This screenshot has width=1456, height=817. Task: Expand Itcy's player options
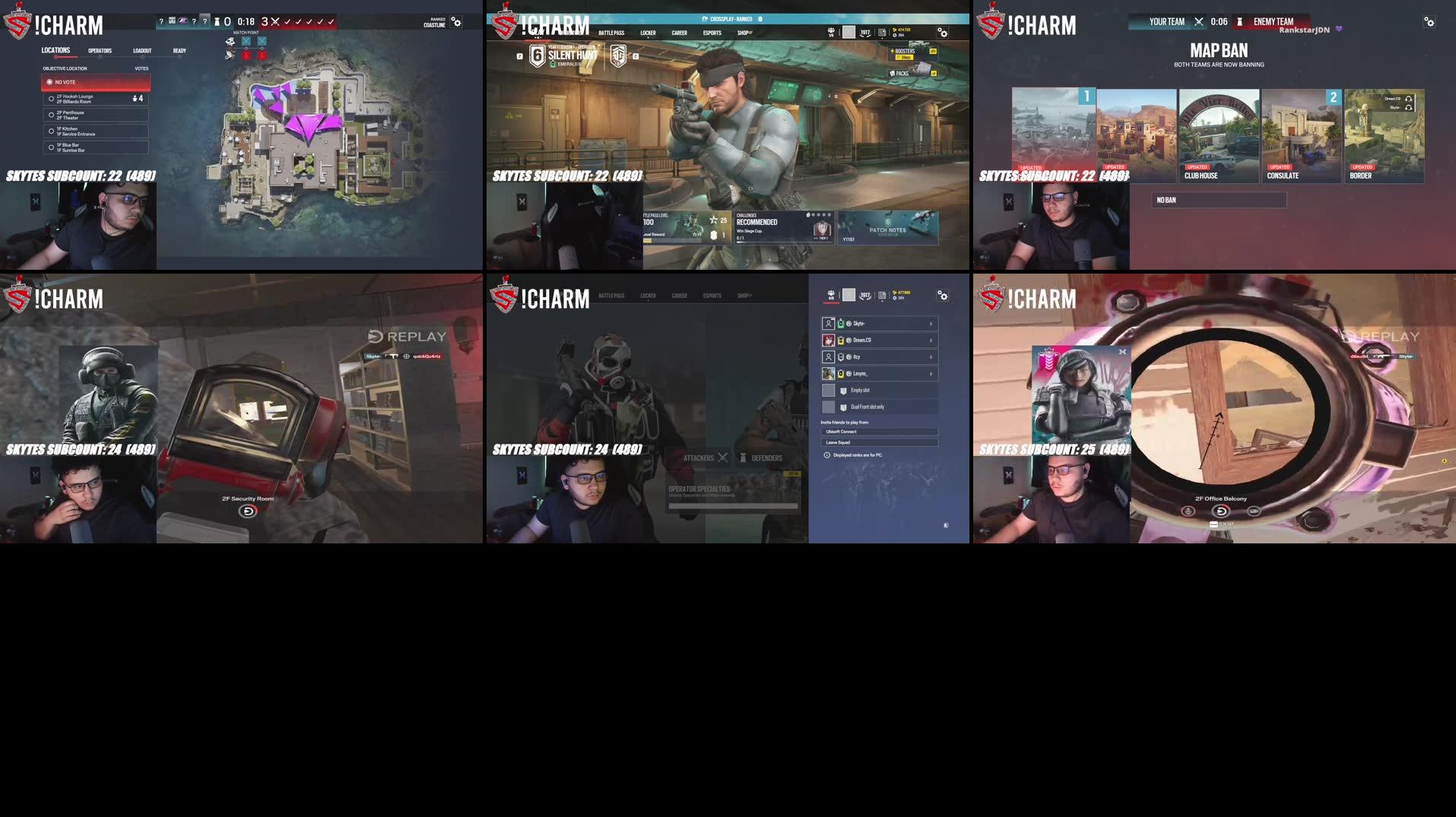pos(931,356)
